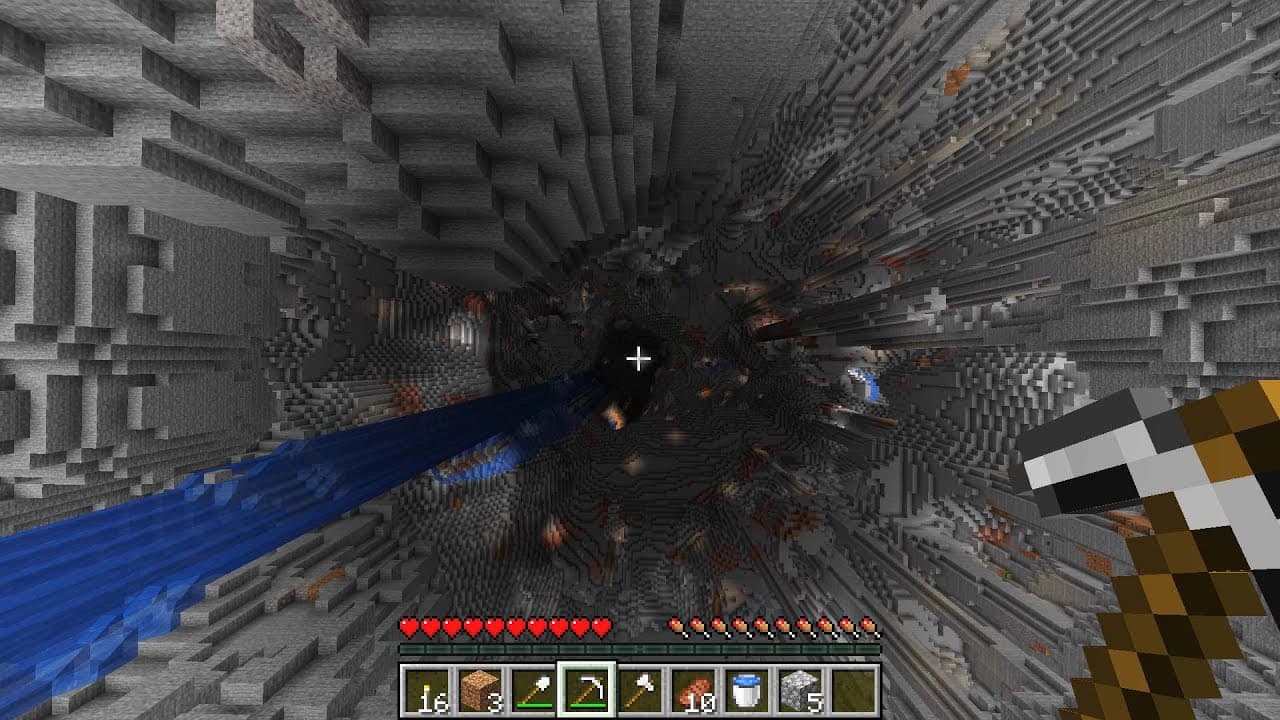Select the water bucket in the hotbar

click(x=751, y=689)
